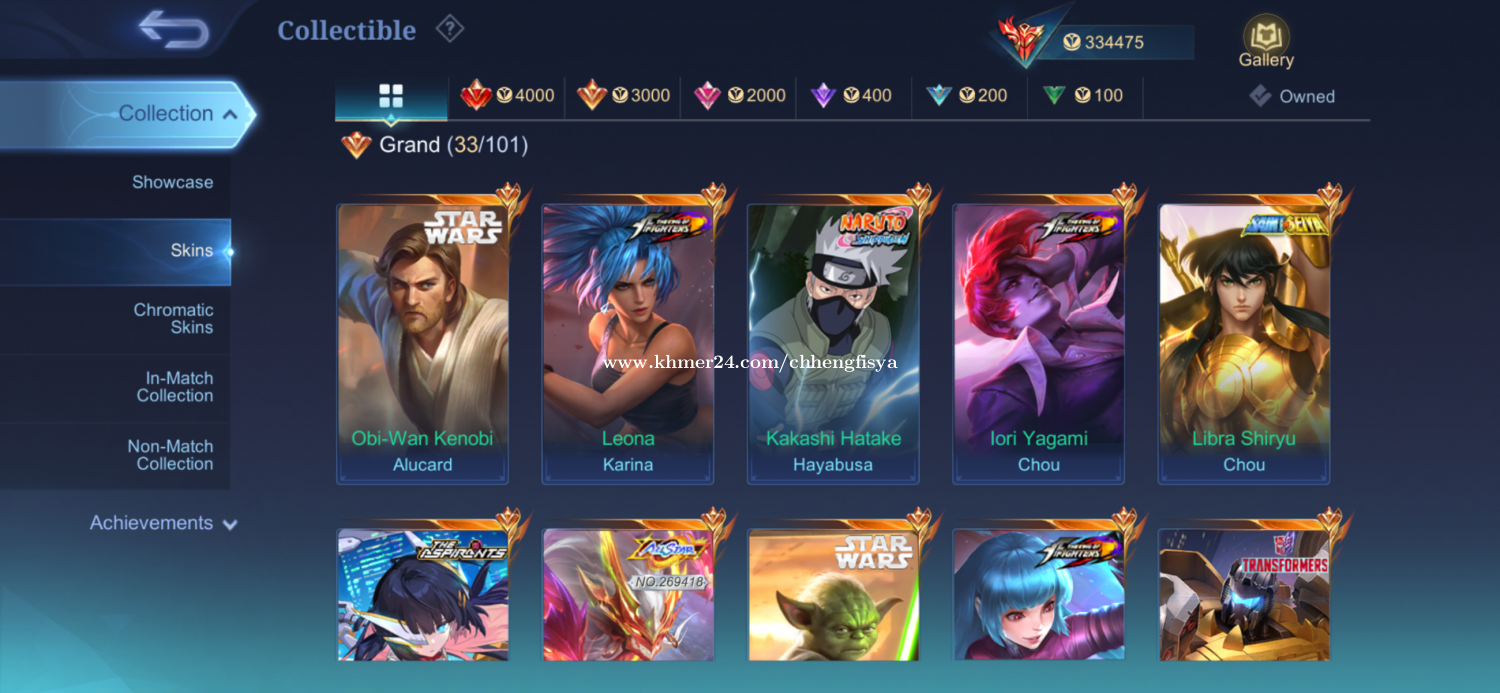Expand the Achievements section
The height and width of the screenshot is (693, 1500).
click(x=163, y=523)
